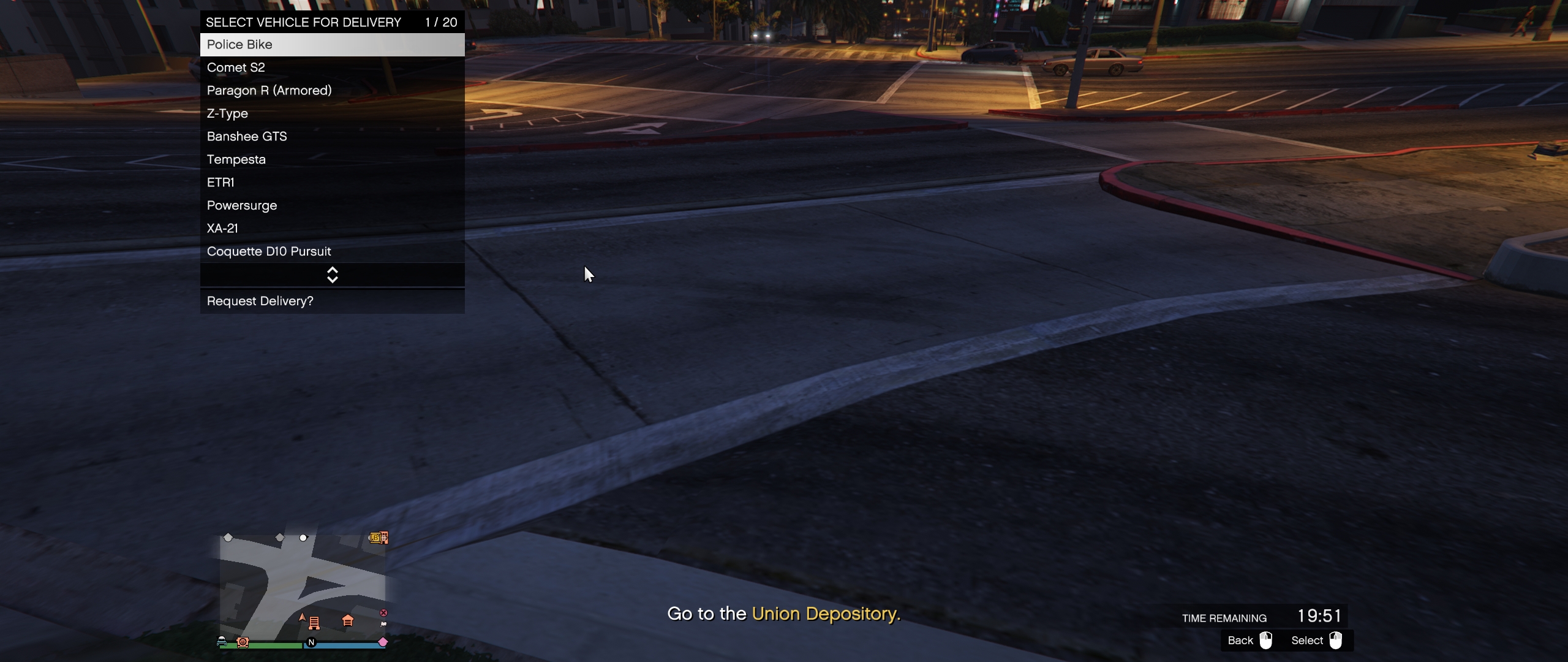Choose the Comet S2 vehicle
Screen dimensions: 1568x662
332,67
